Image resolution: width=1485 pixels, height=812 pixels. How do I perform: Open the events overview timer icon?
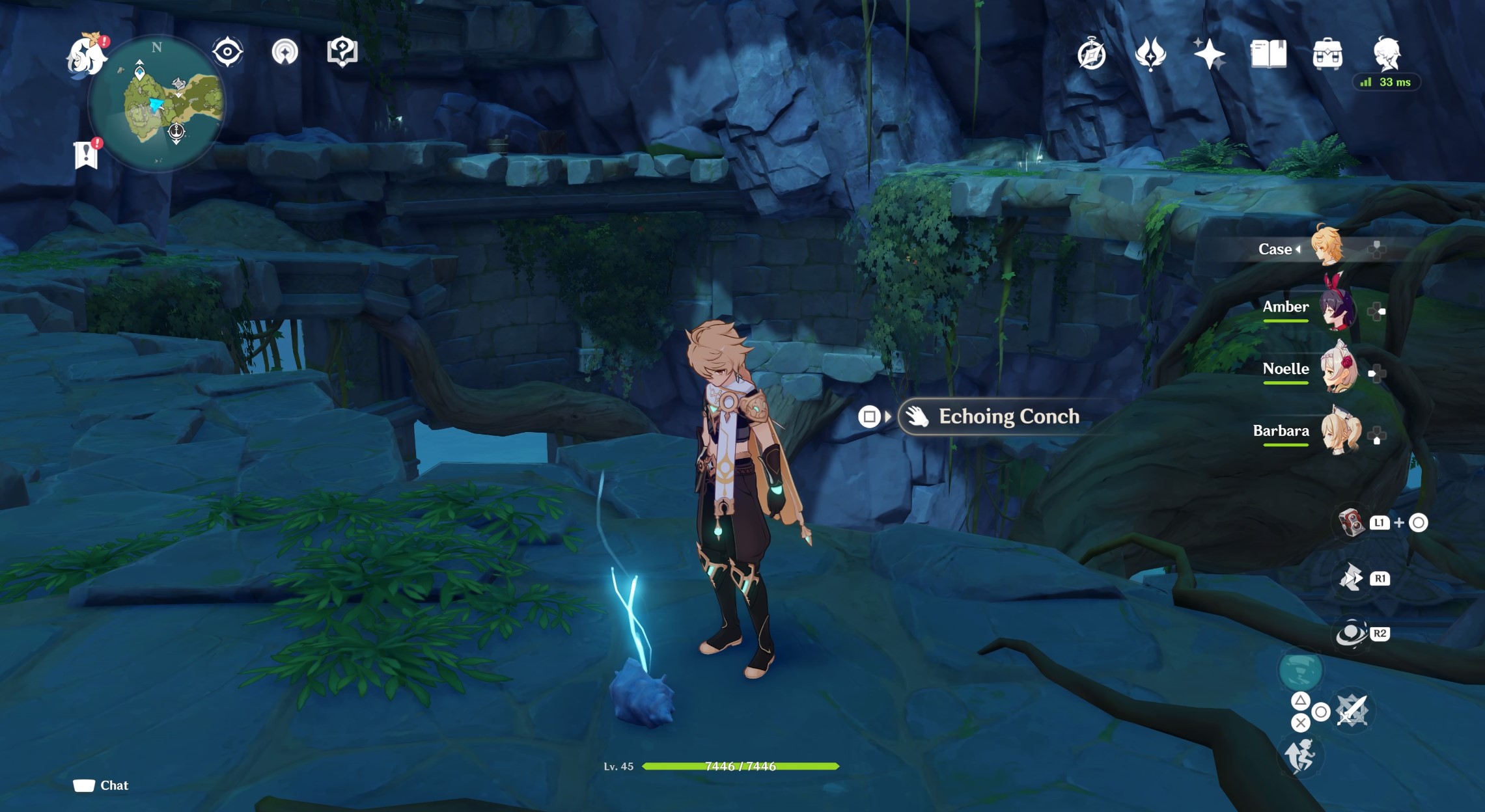click(1092, 55)
